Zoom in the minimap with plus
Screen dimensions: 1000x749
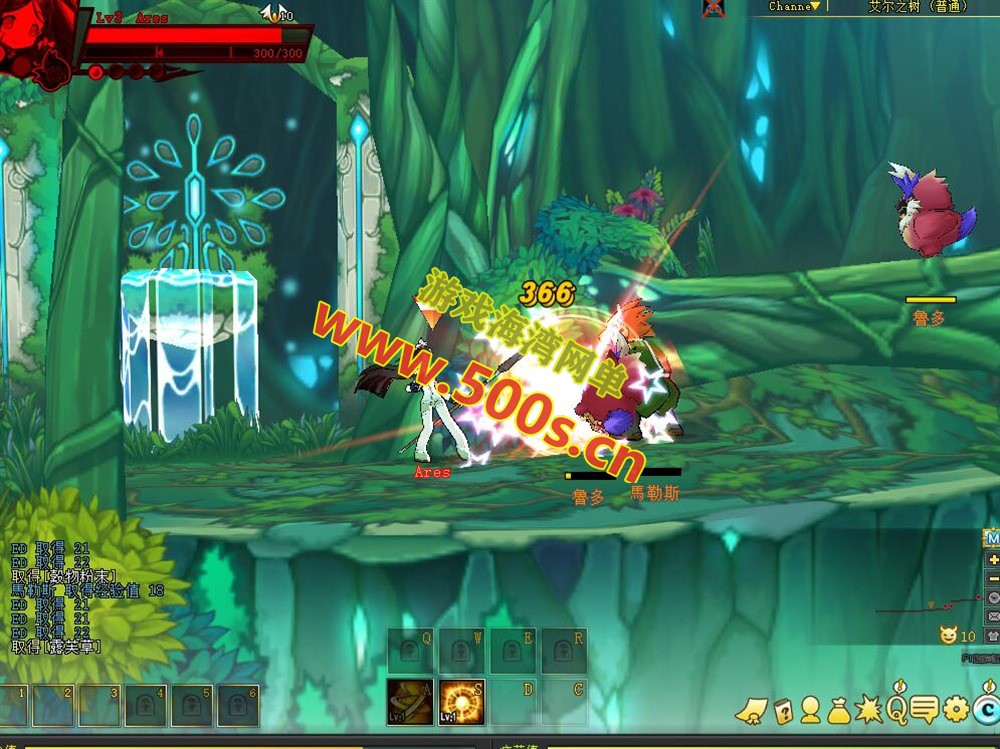click(x=993, y=560)
